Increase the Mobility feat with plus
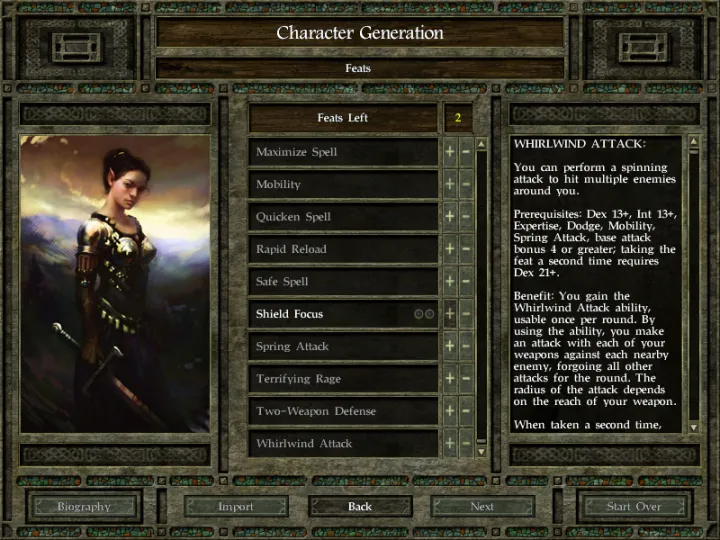720x540 pixels. [450, 184]
